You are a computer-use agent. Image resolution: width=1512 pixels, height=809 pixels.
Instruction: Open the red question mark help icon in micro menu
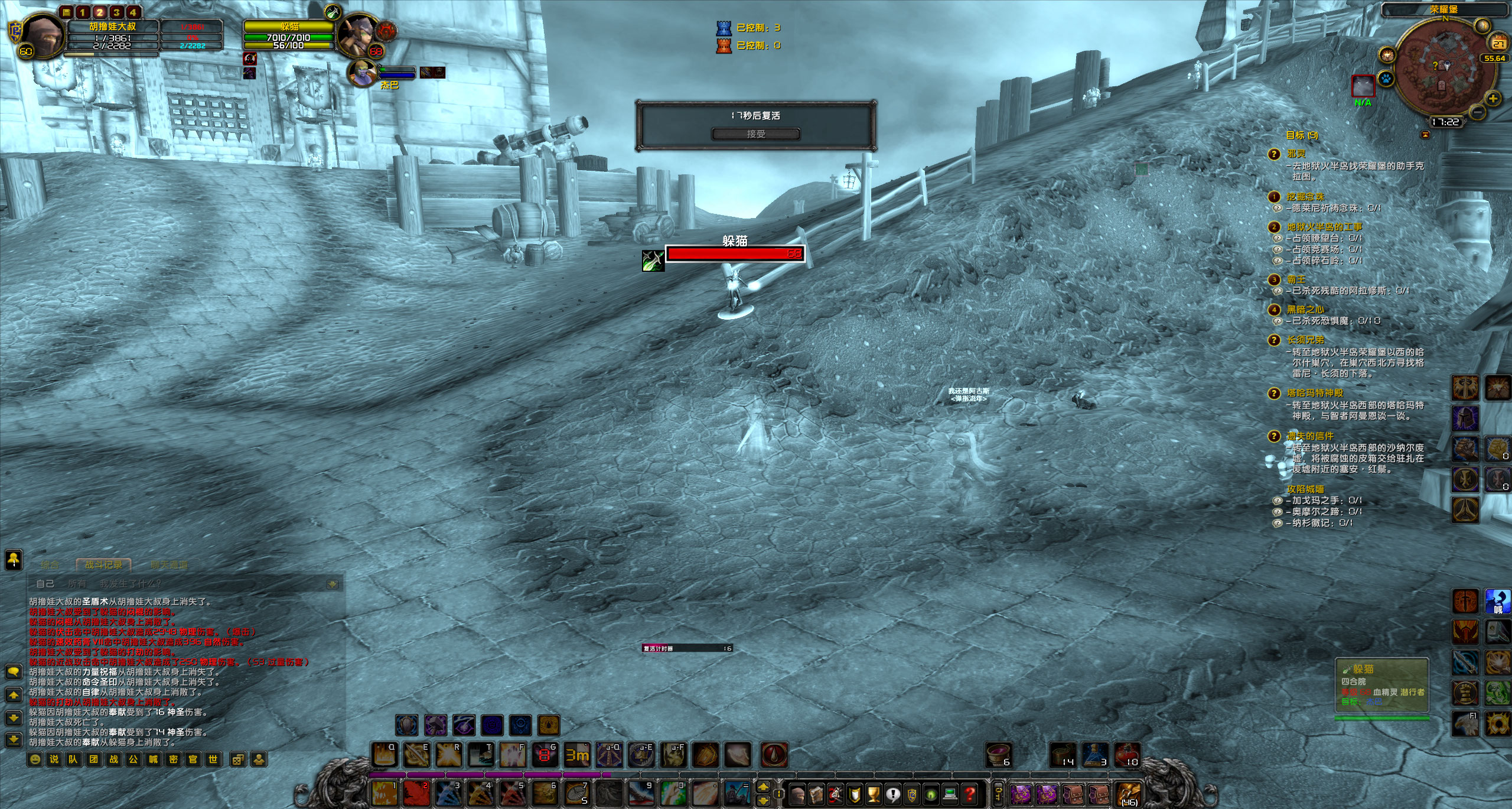pos(970,795)
